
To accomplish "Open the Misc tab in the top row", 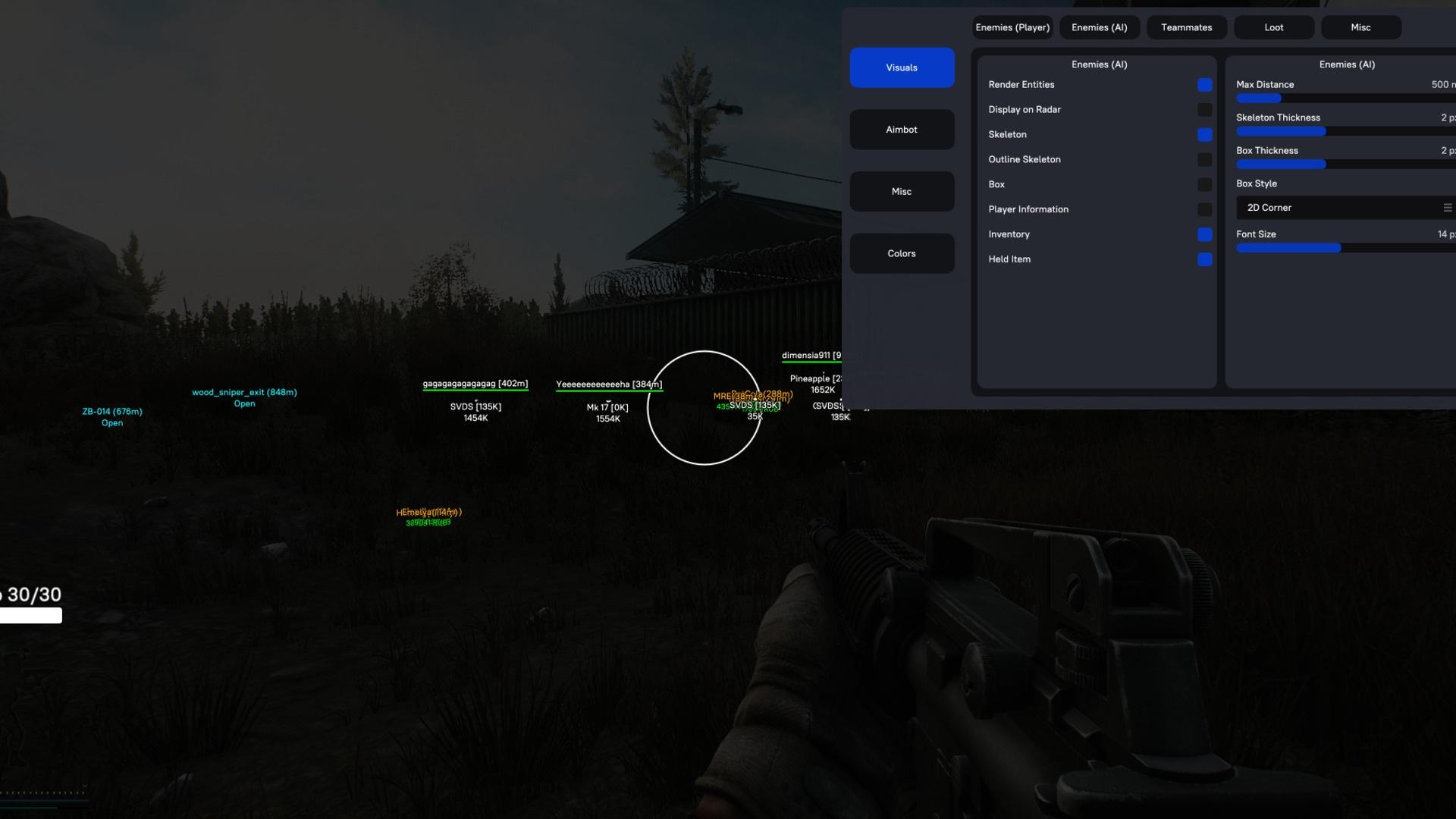I will tap(1360, 27).
